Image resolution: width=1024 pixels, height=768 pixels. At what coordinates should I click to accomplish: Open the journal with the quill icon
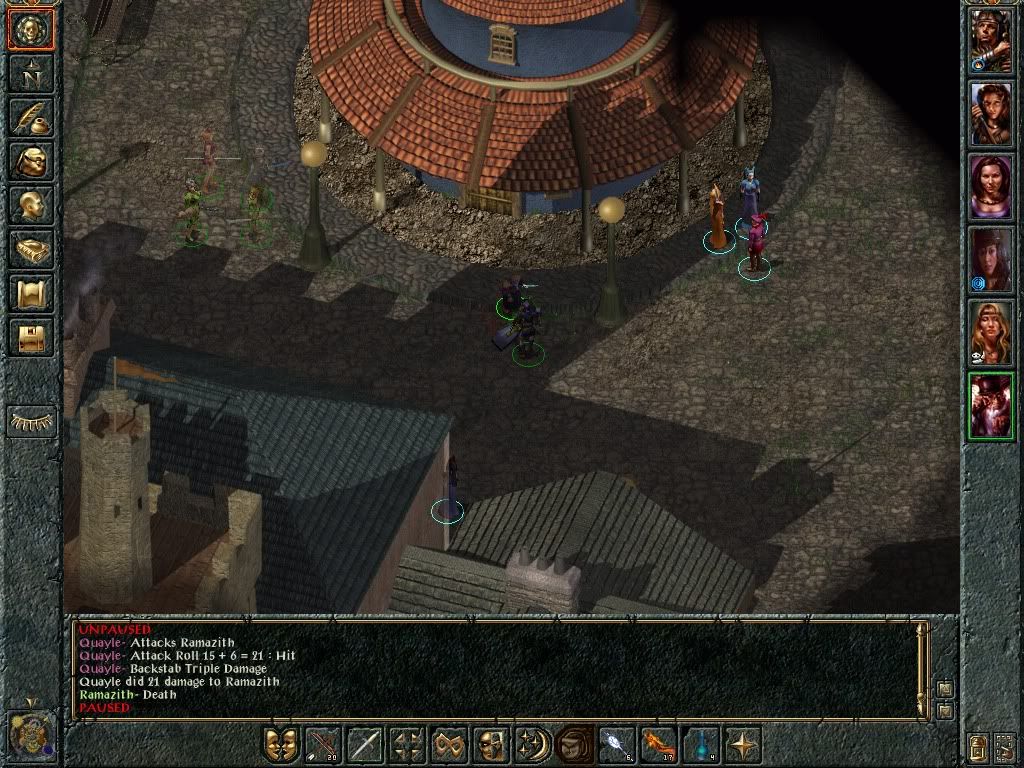pyautogui.click(x=32, y=117)
